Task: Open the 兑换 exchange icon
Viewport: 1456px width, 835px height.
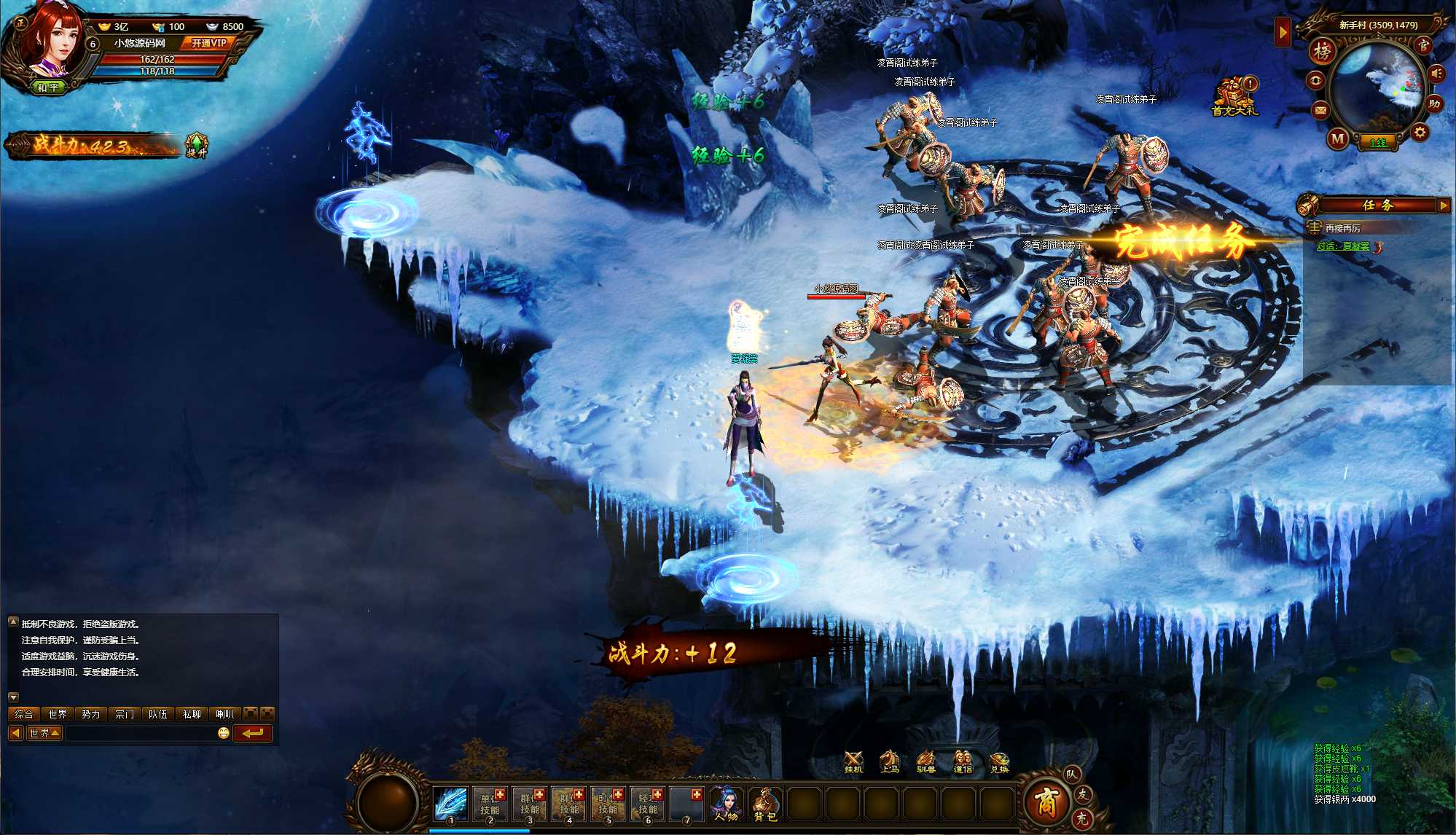Action: pos(999,762)
